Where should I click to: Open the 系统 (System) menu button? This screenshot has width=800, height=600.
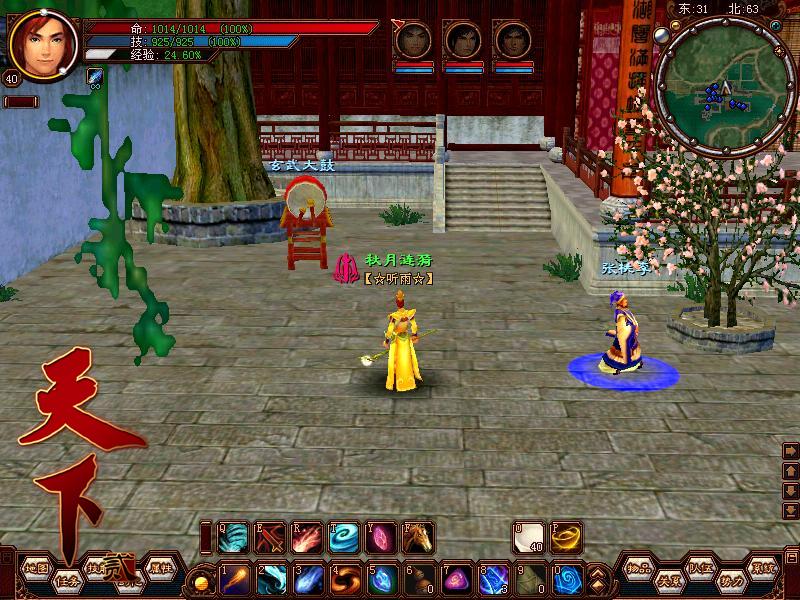pos(764,567)
